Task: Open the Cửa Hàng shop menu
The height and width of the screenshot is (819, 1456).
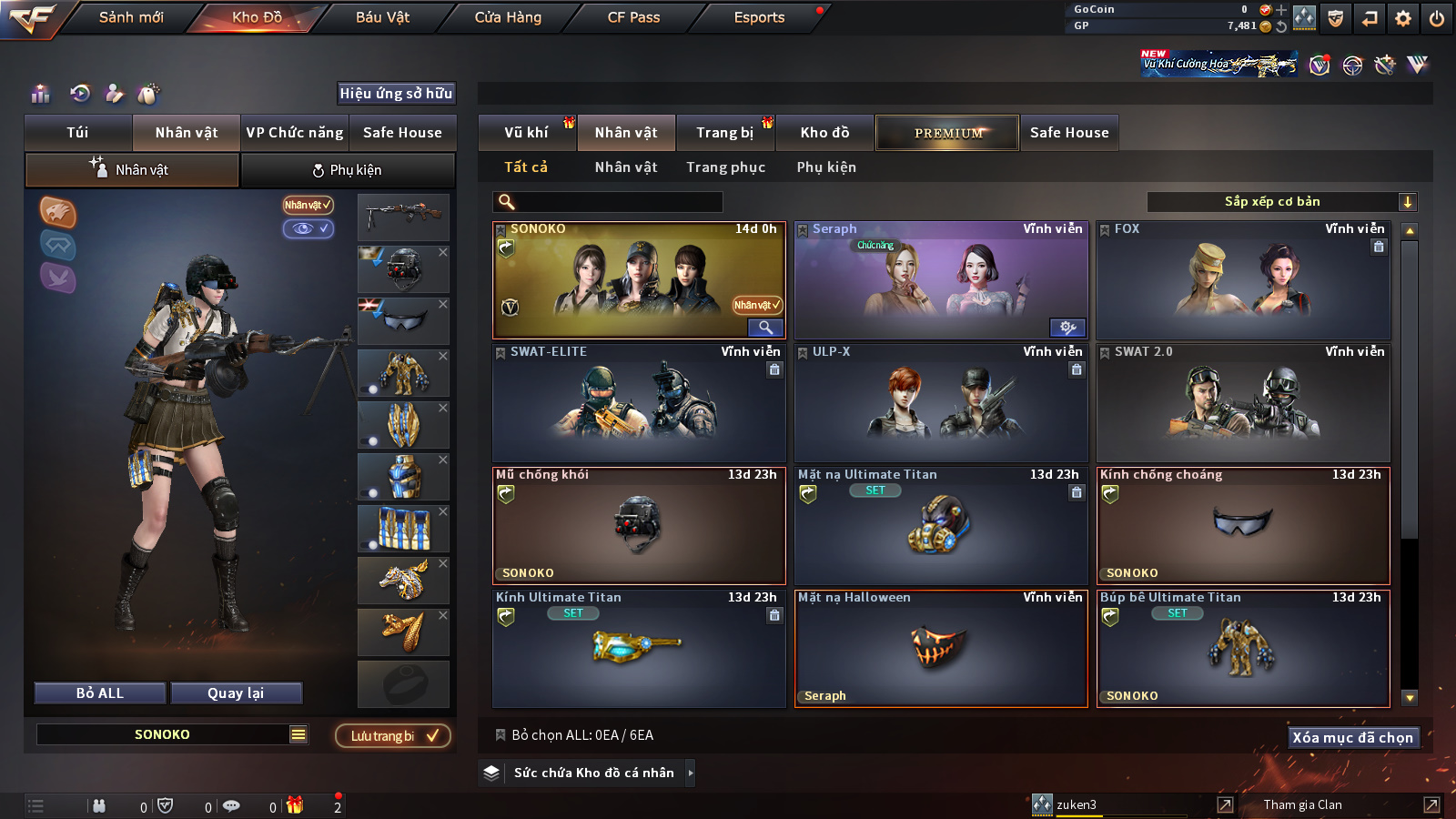Action: click(x=508, y=17)
